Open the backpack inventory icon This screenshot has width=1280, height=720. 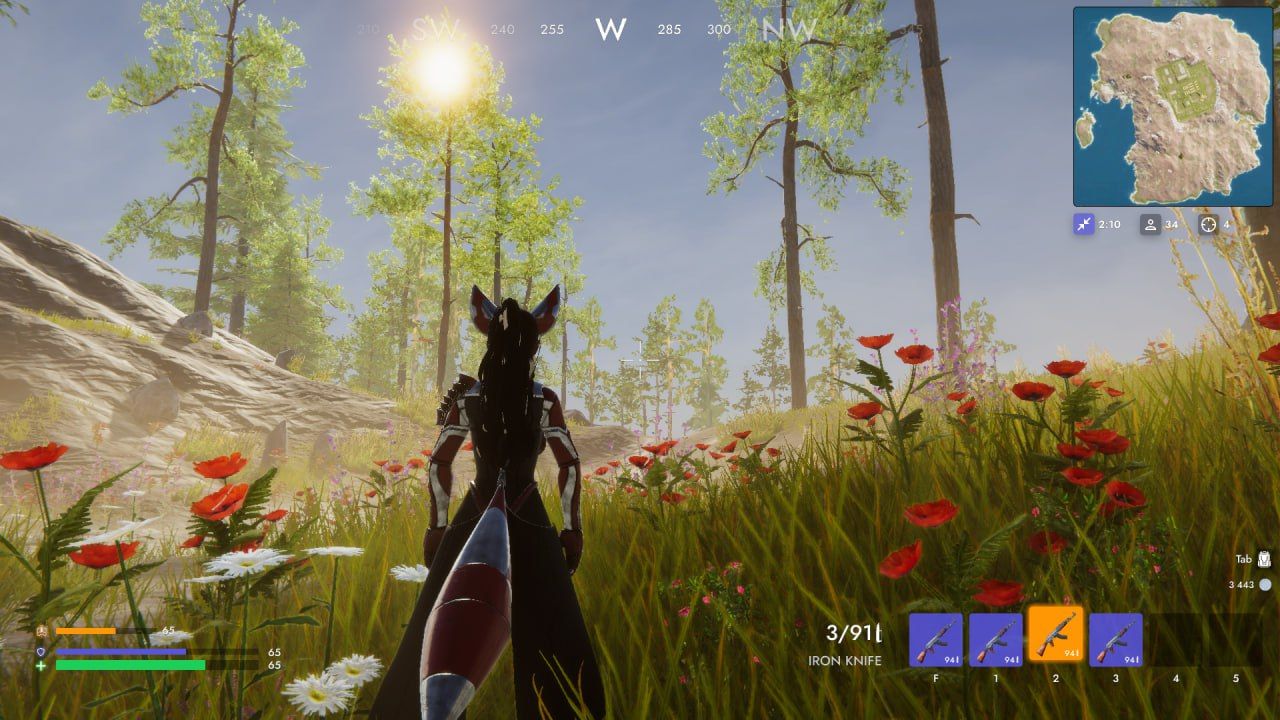(1264, 559)
